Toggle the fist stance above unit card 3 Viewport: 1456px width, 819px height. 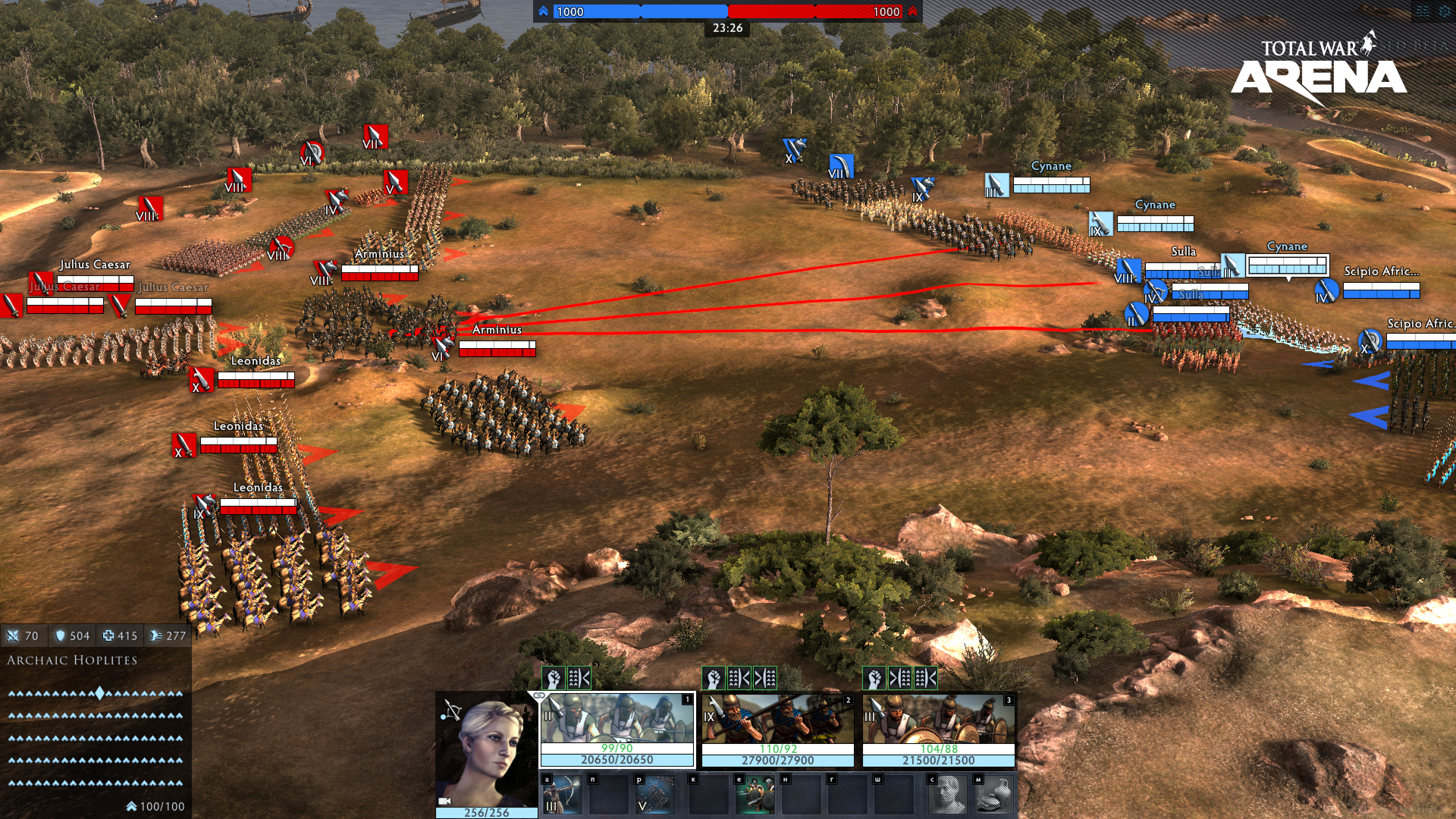point(874,678)
